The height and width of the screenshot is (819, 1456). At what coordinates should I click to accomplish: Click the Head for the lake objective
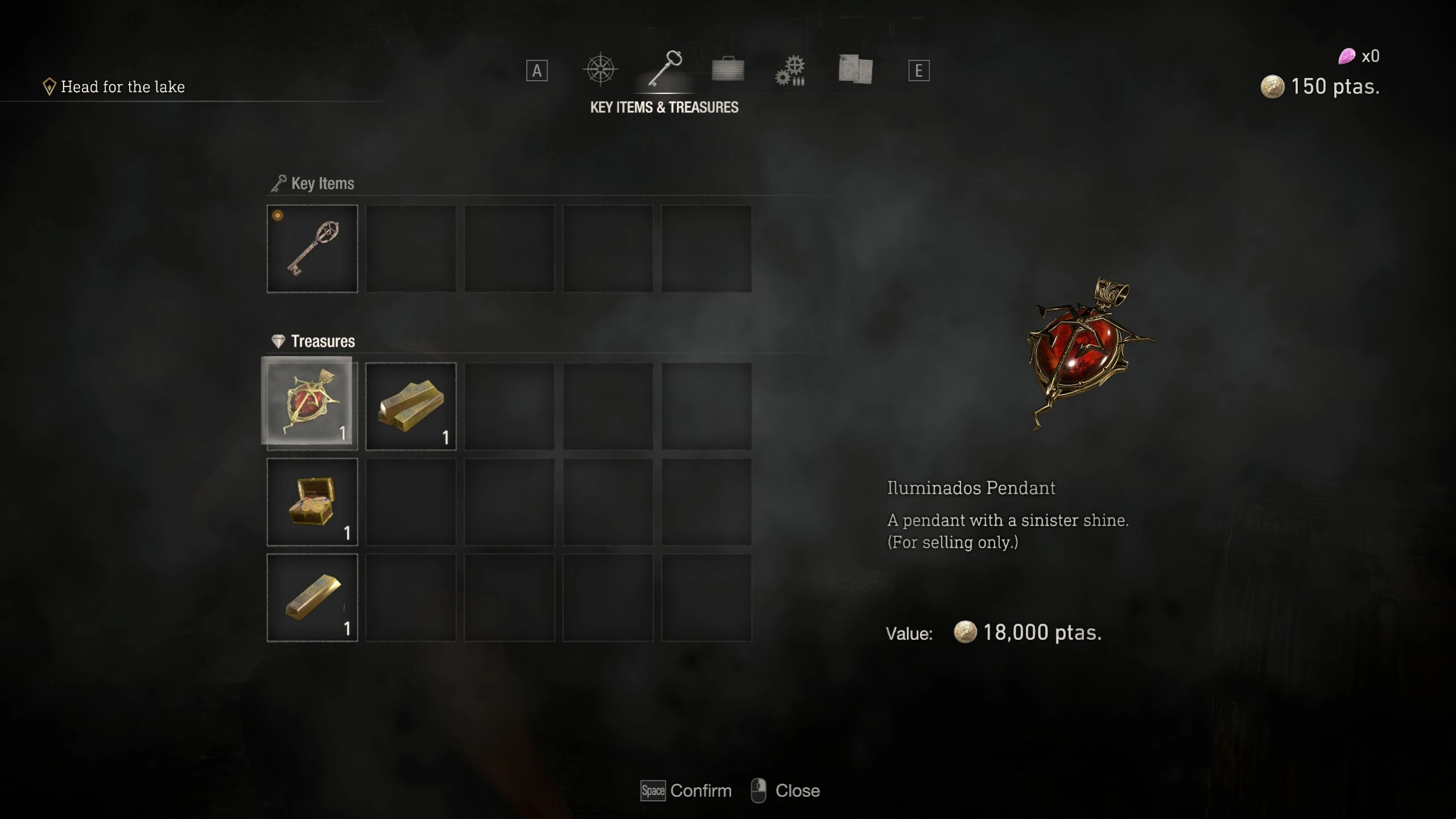123,86
